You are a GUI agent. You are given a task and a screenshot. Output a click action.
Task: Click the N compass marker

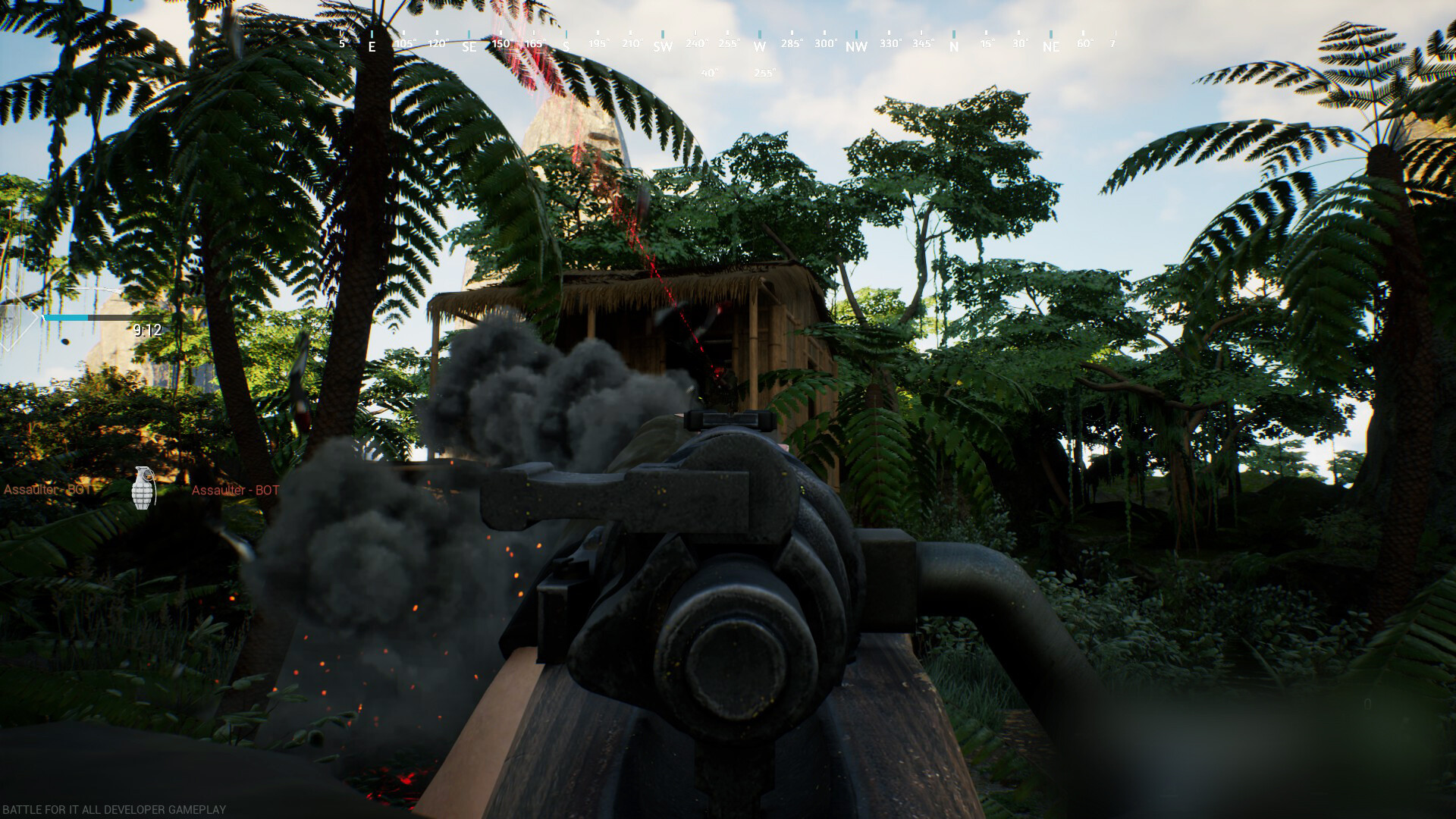(x=953, y=46)
